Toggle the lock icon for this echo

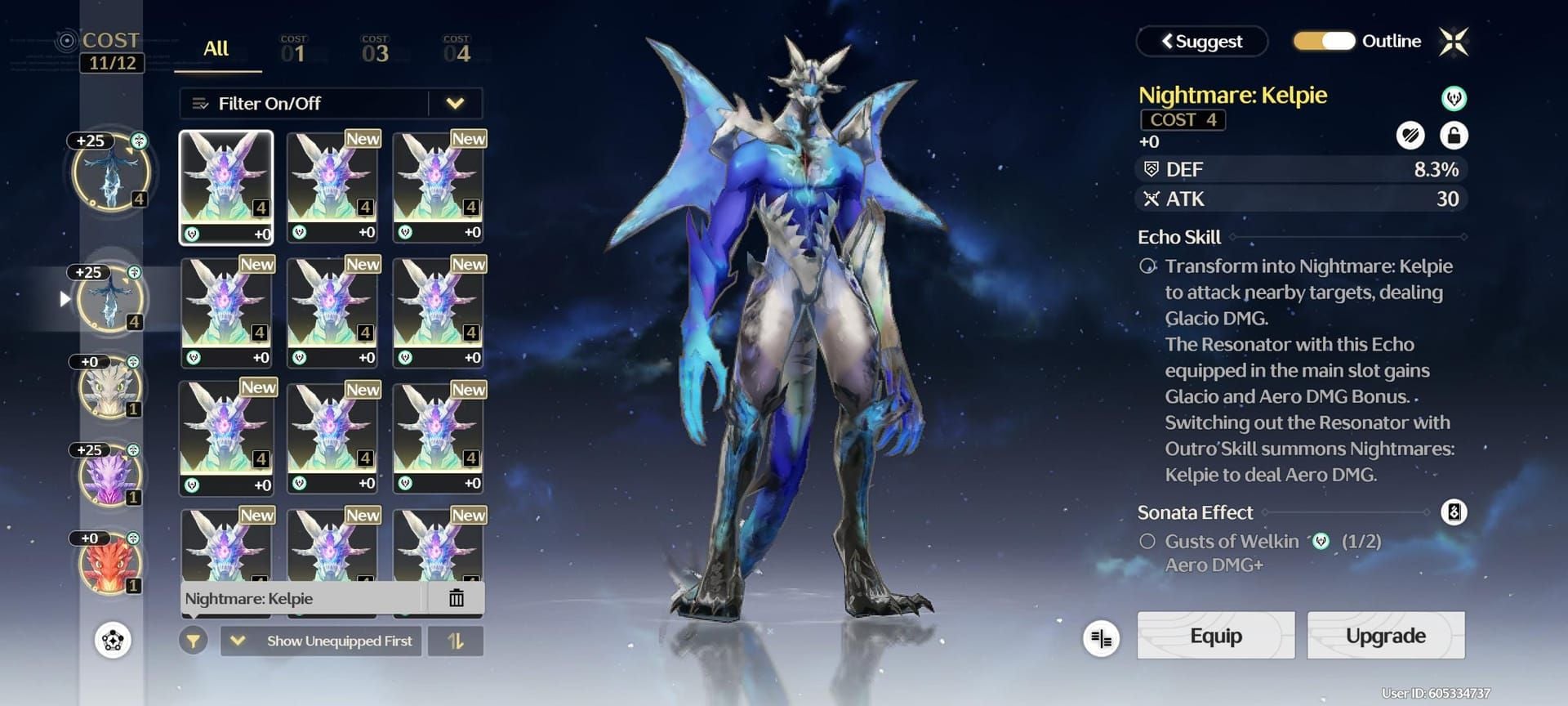pos(1454,136)
